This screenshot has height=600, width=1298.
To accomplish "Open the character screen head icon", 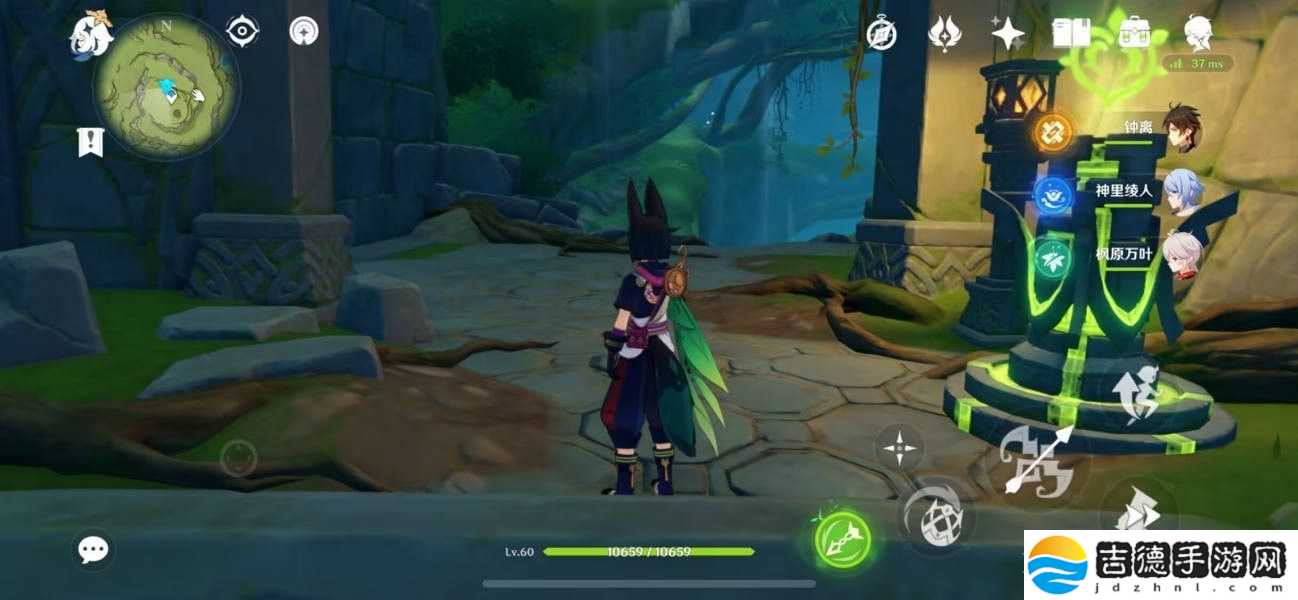I will [x=1198, y=32].
